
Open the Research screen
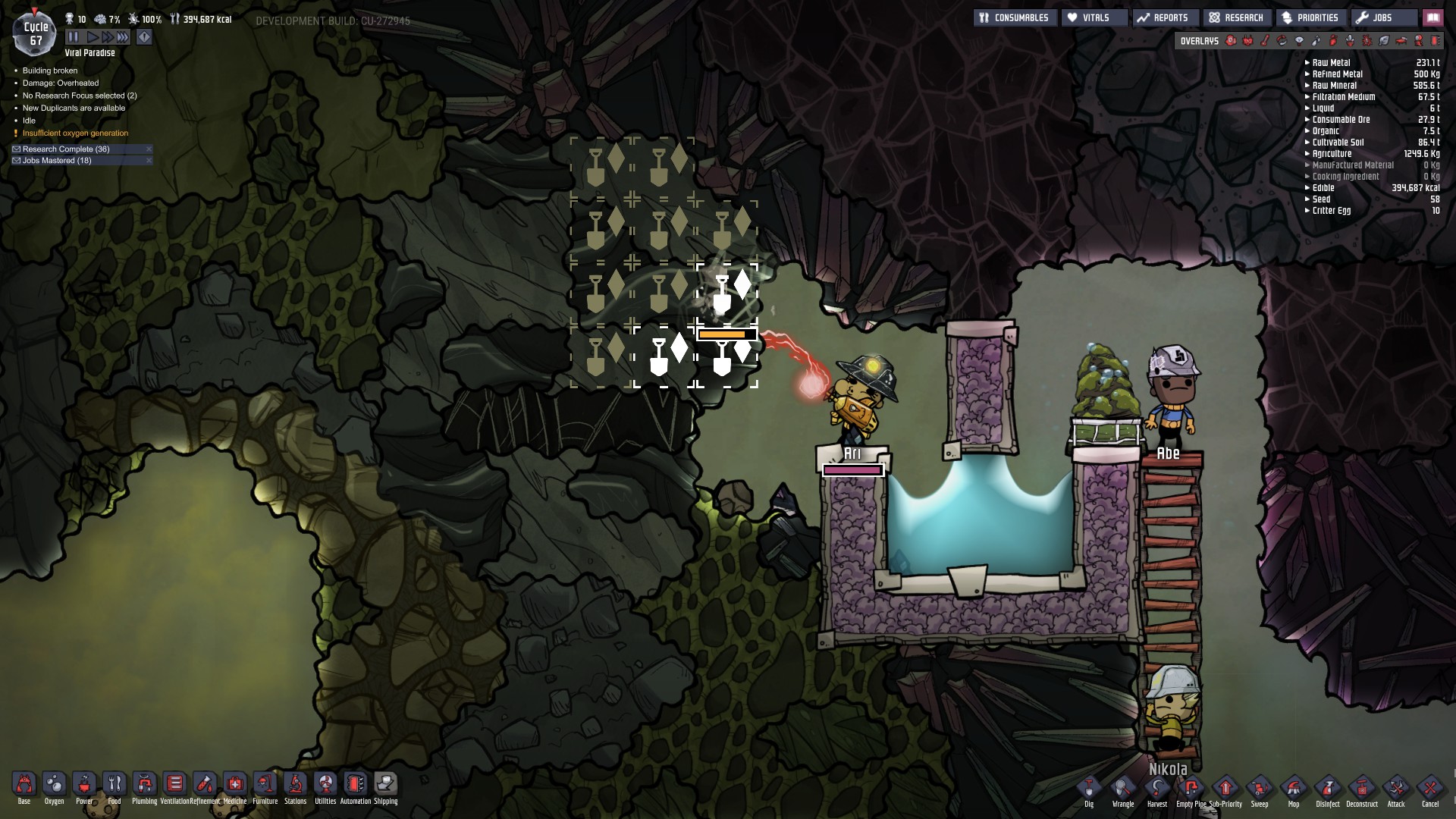click(x=1237, y=17)
